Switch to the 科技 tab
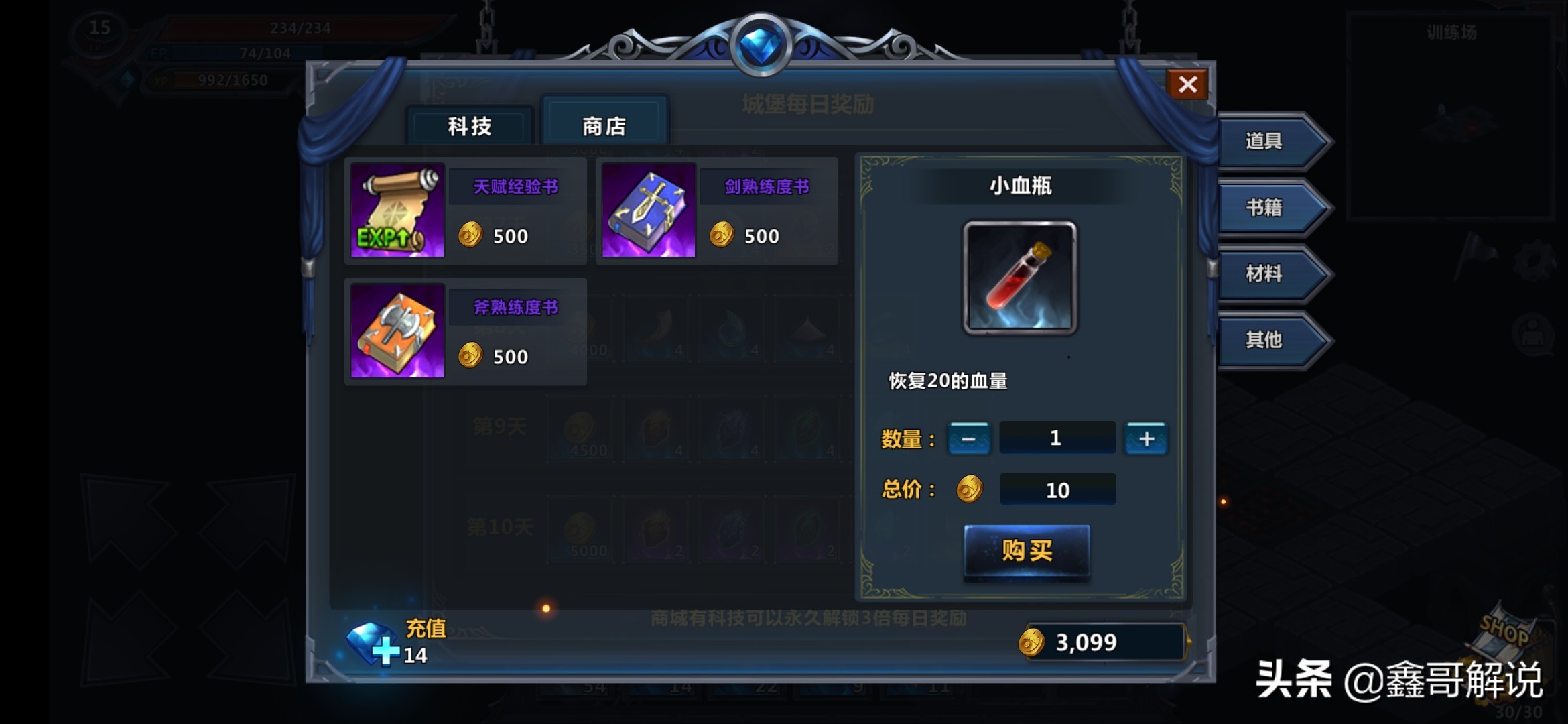 click(469, 126)
